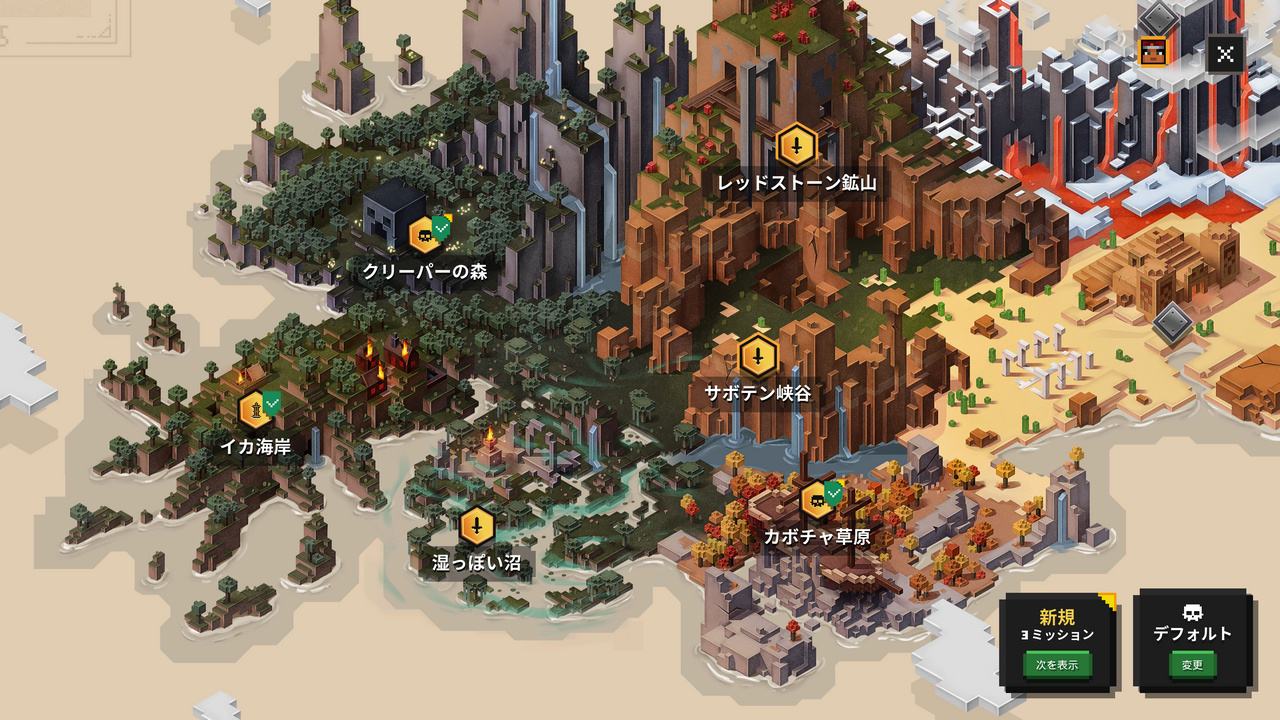Select the クリーパーの森 mission marker
The height and width of the screenshot is (720, 1280).
425,235
